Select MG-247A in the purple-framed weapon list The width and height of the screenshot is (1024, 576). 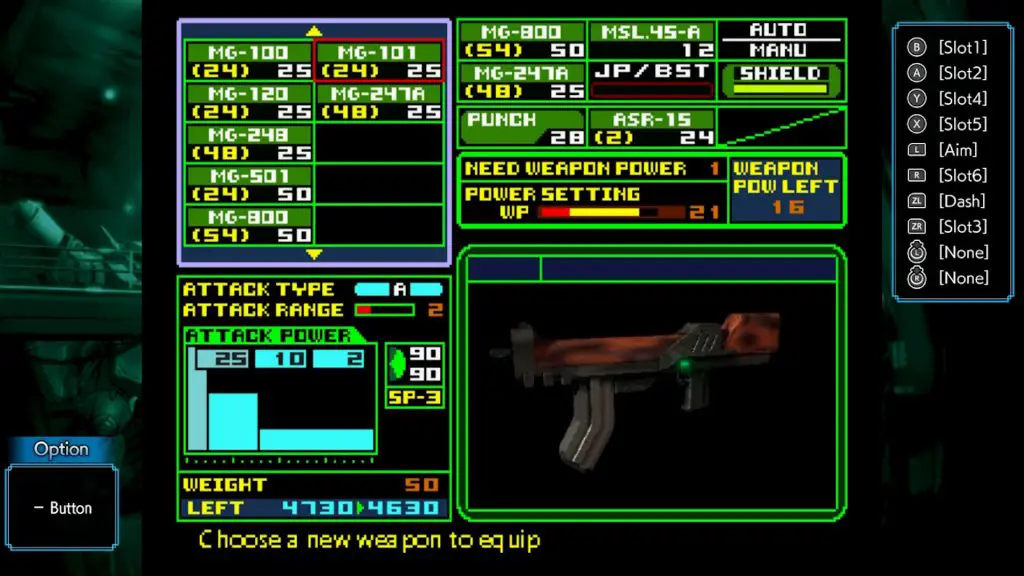pos(379,102)
